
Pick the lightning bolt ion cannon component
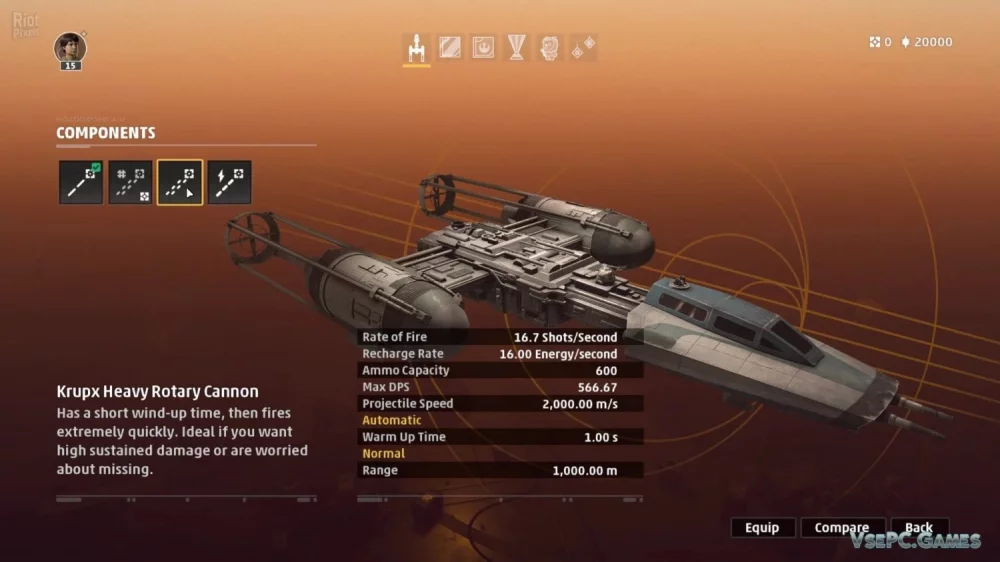point(229,182)
